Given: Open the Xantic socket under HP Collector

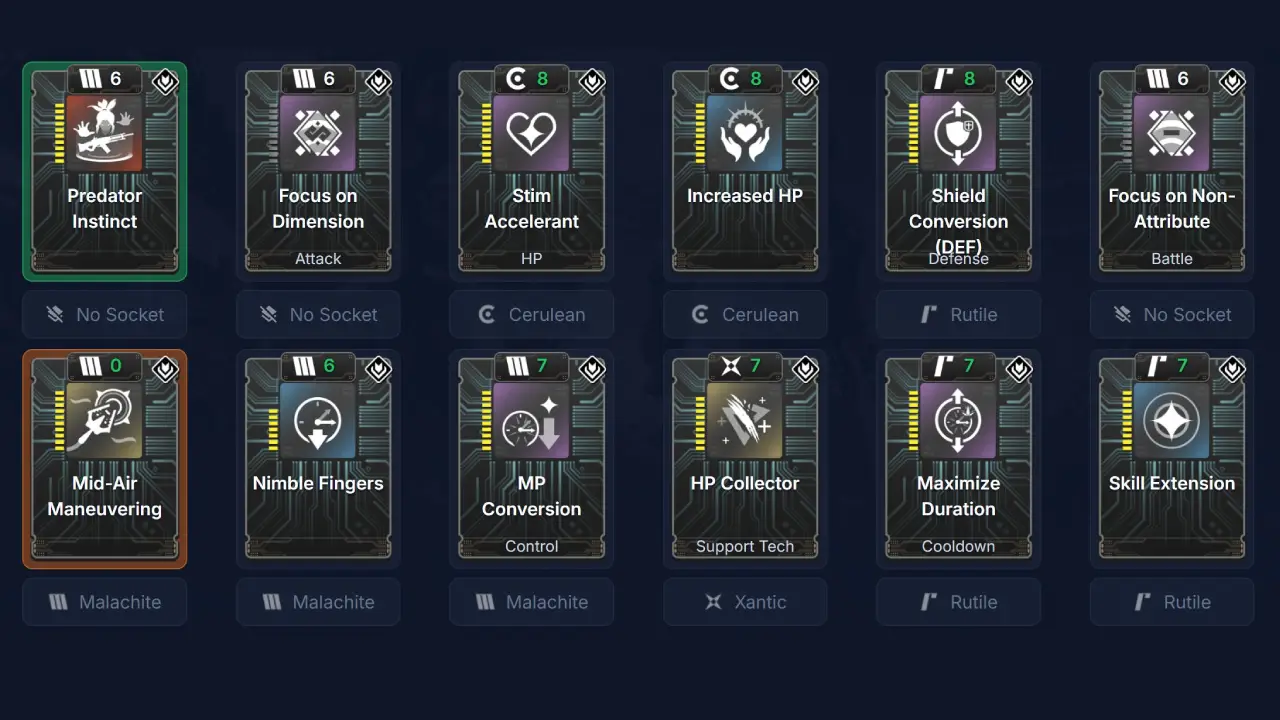Looking at the screenshot, I should [x=744, y=601].
